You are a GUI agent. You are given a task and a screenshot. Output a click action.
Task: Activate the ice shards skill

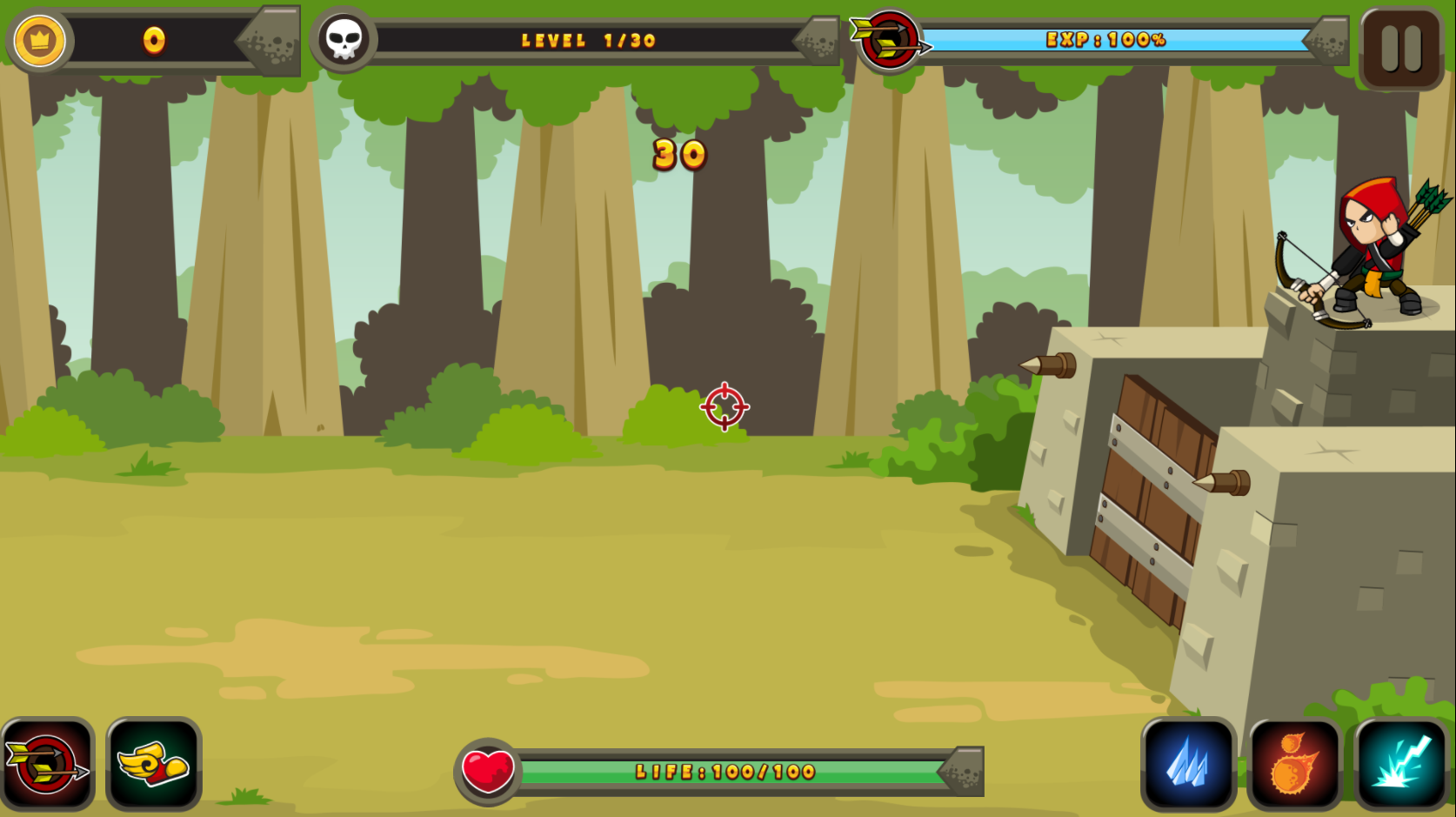coord(1188,766)
